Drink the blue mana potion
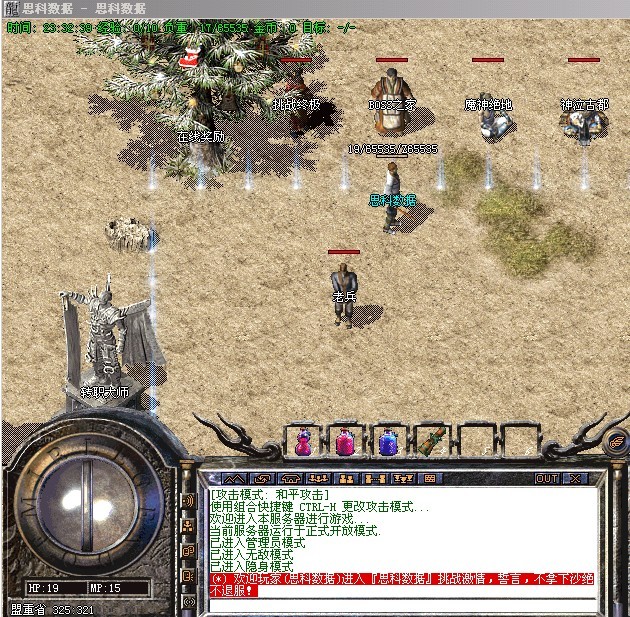This screenshot has width=630, height=617. click(x=386, y=441)
